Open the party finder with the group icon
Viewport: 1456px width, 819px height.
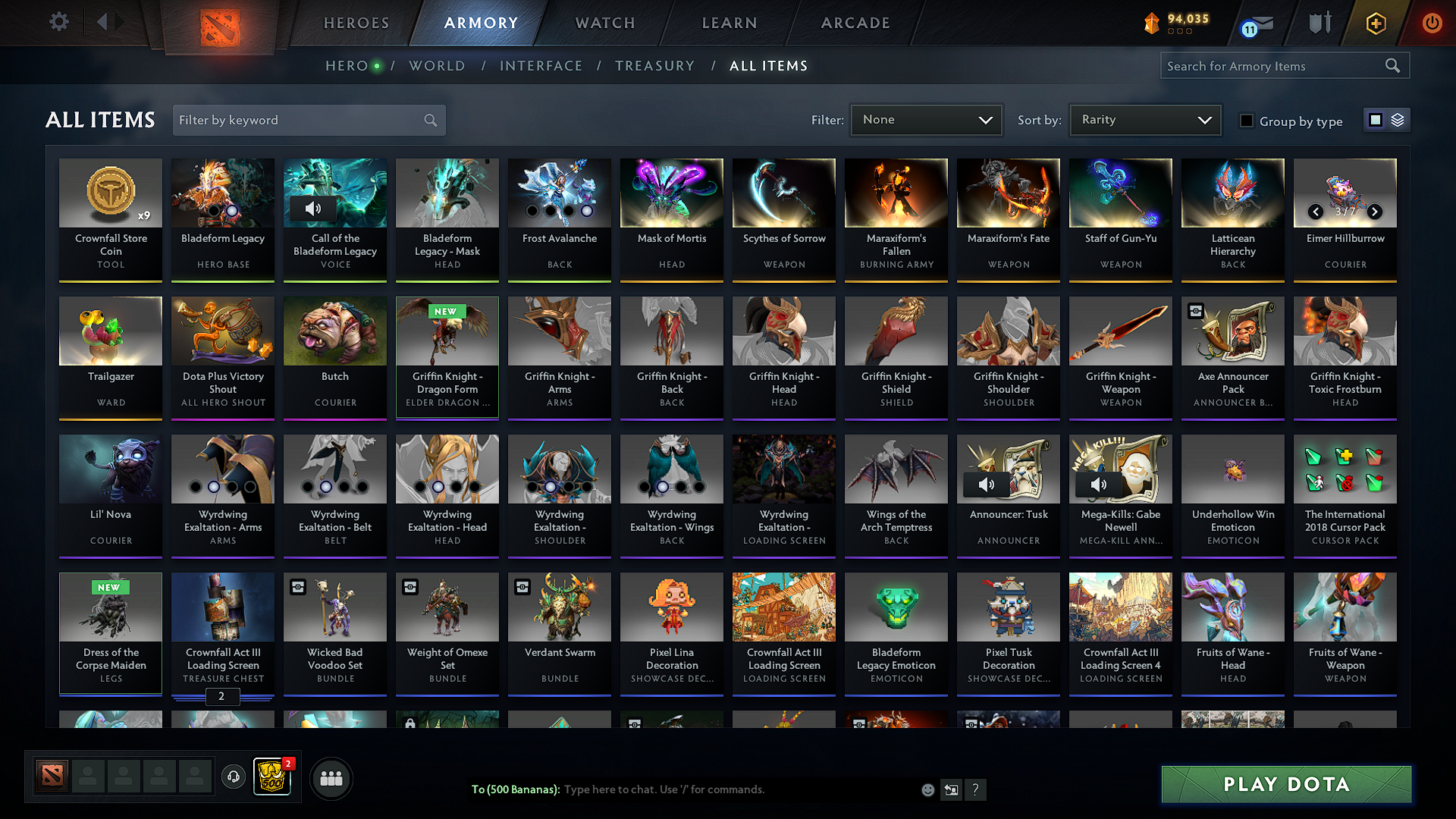coord(331,777)
